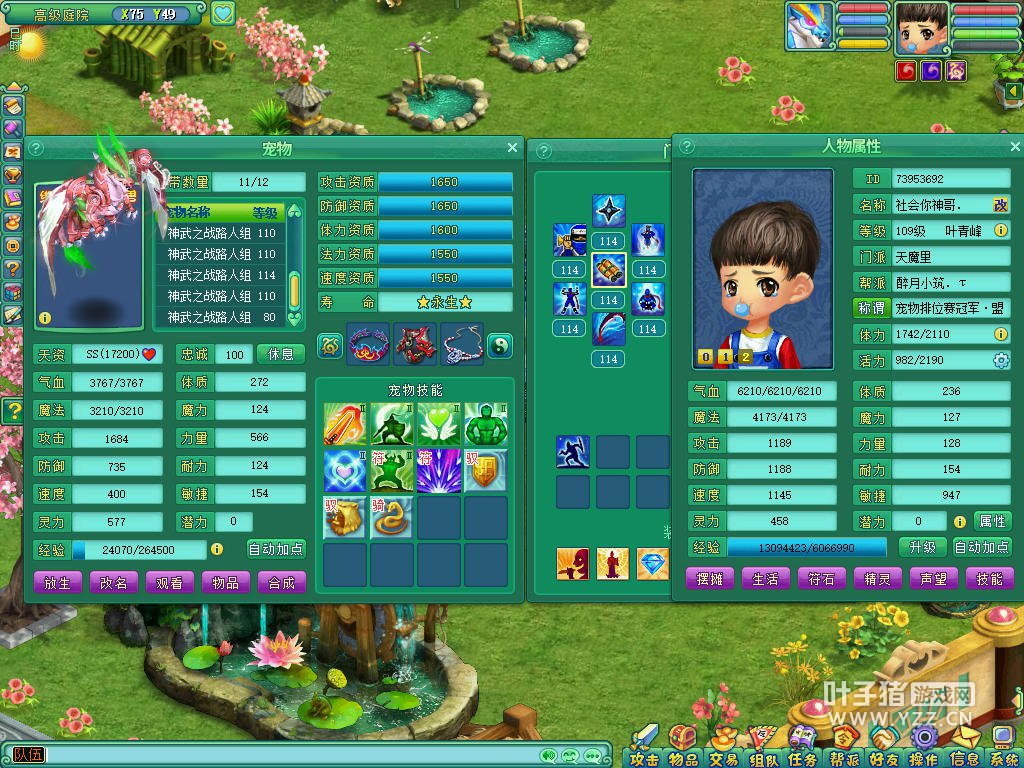
Task: Click the 升级 level-up button
Action: pos(922,547)
